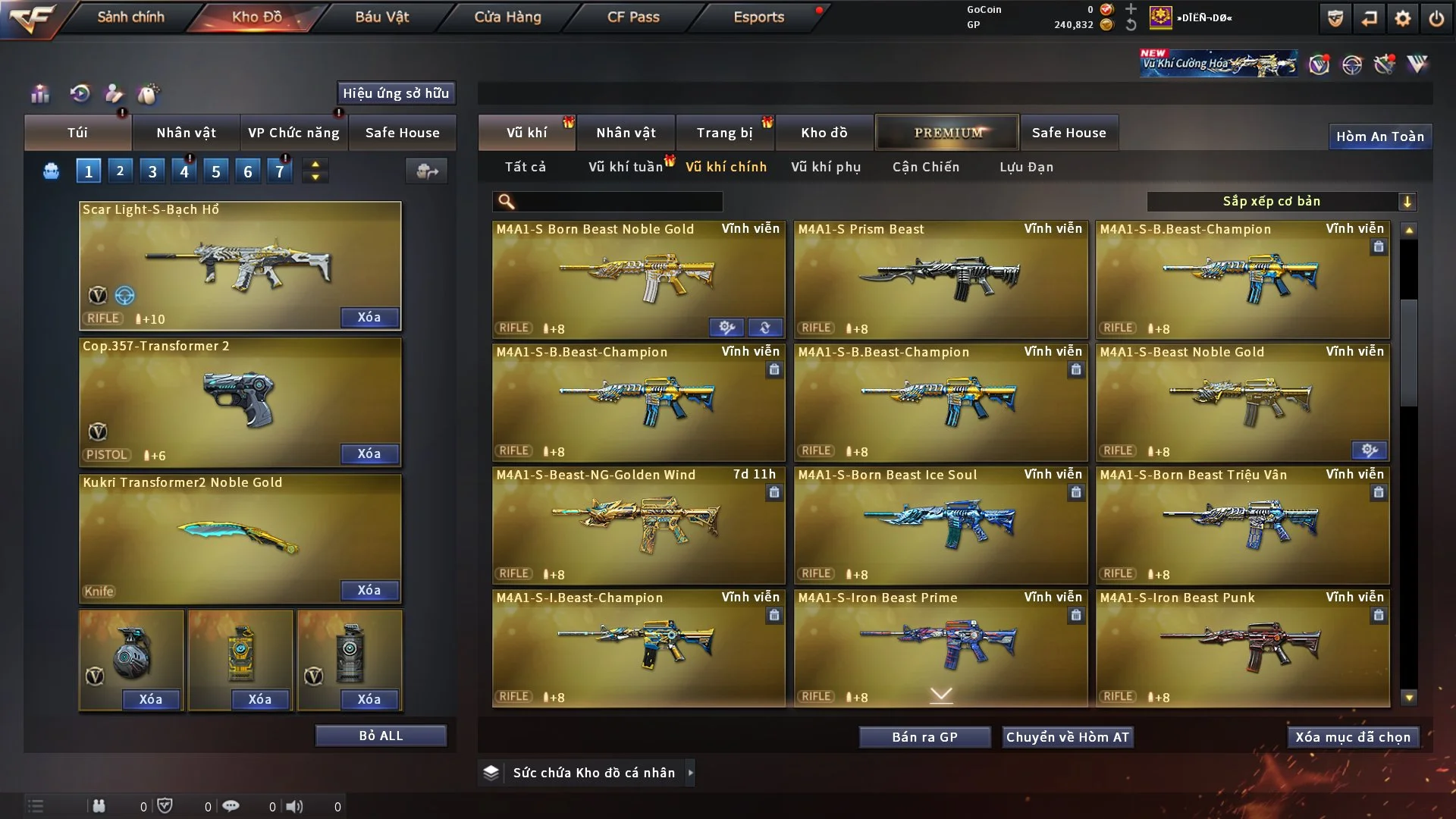Click Chuyển về Hòm AT button
Screen dimensions: 1456x819
pos(1068,737)
